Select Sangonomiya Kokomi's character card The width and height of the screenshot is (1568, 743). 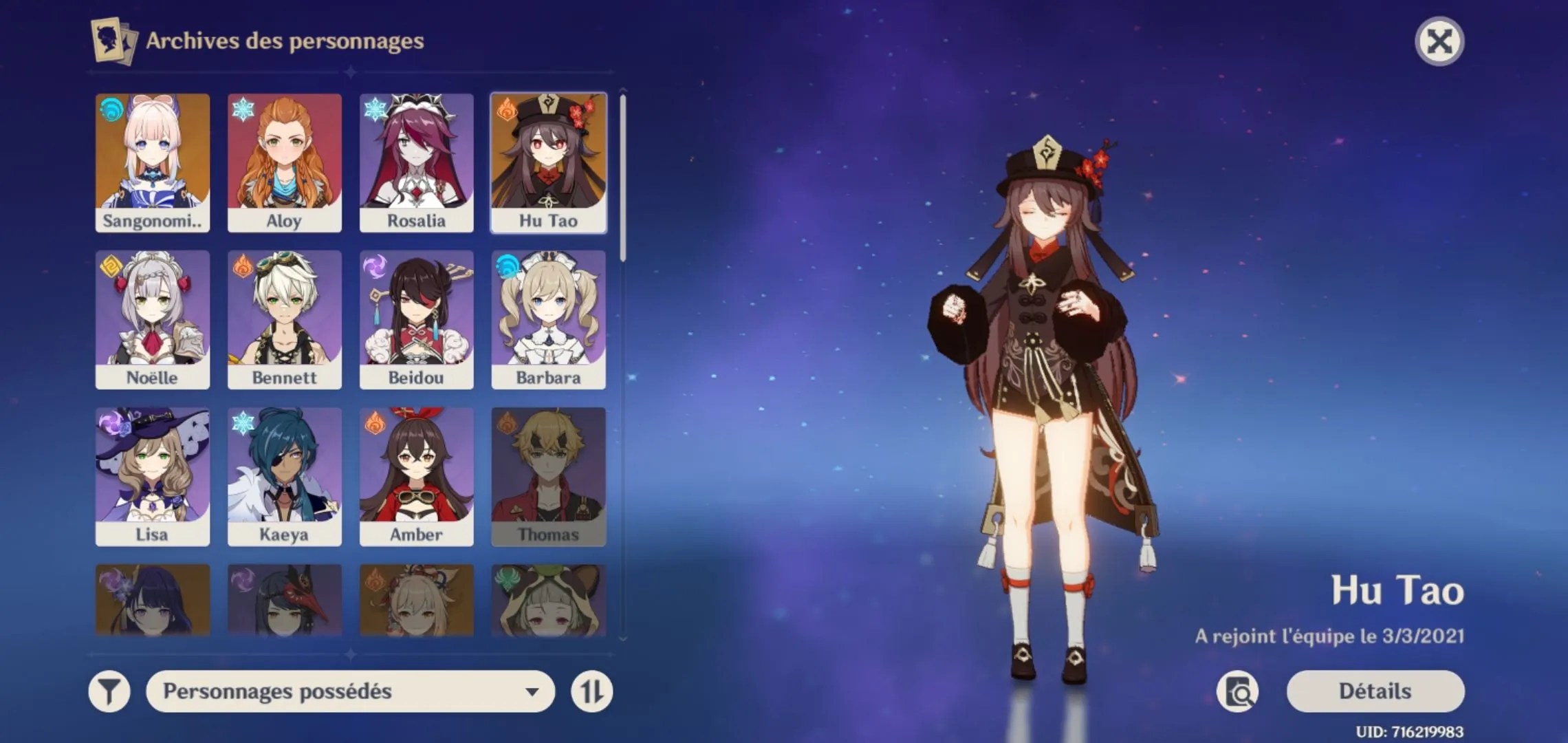tap(152, 163)
